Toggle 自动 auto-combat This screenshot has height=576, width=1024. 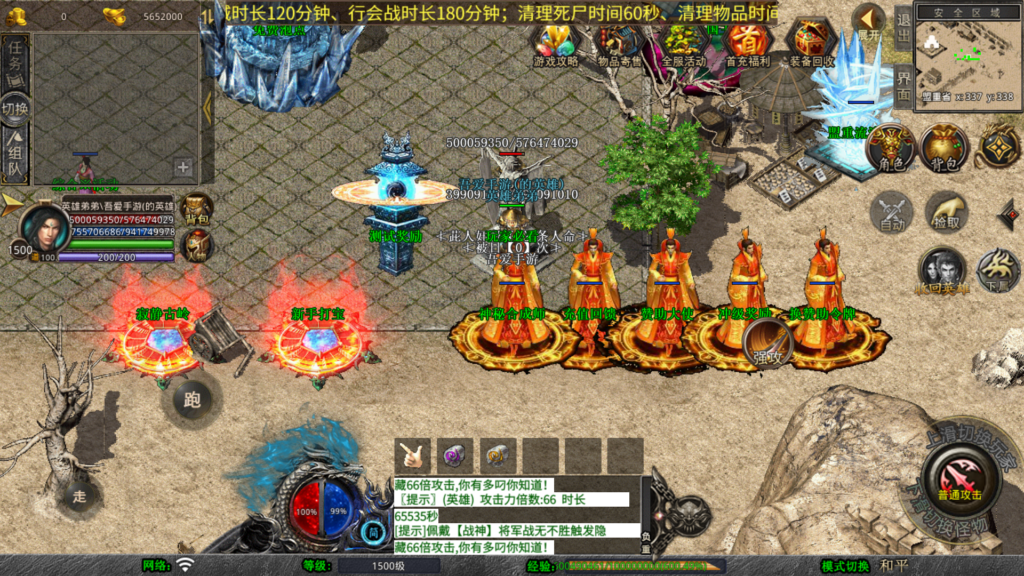click(891, 213)
